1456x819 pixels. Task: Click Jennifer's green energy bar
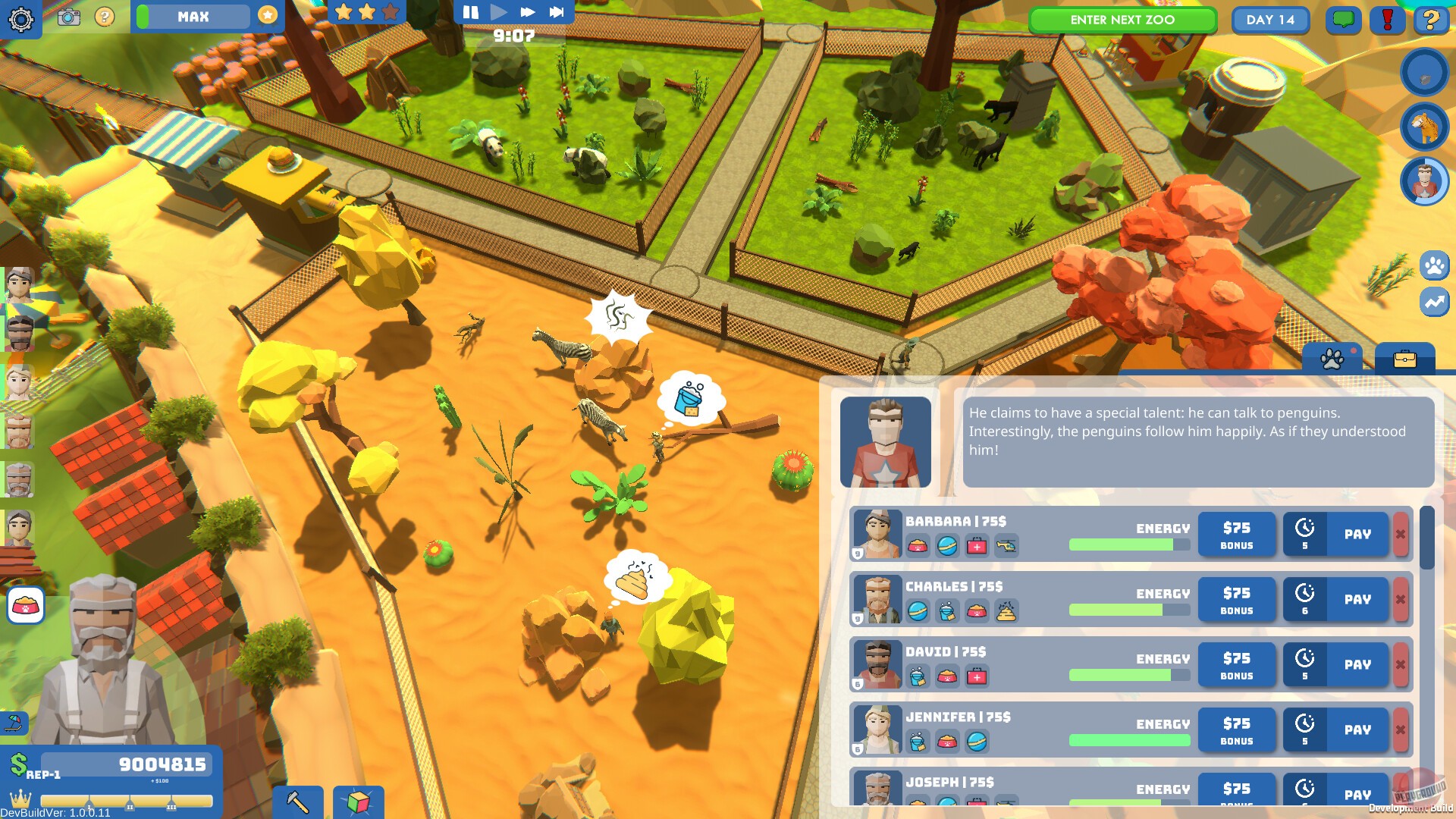[x=1130, y=741]
